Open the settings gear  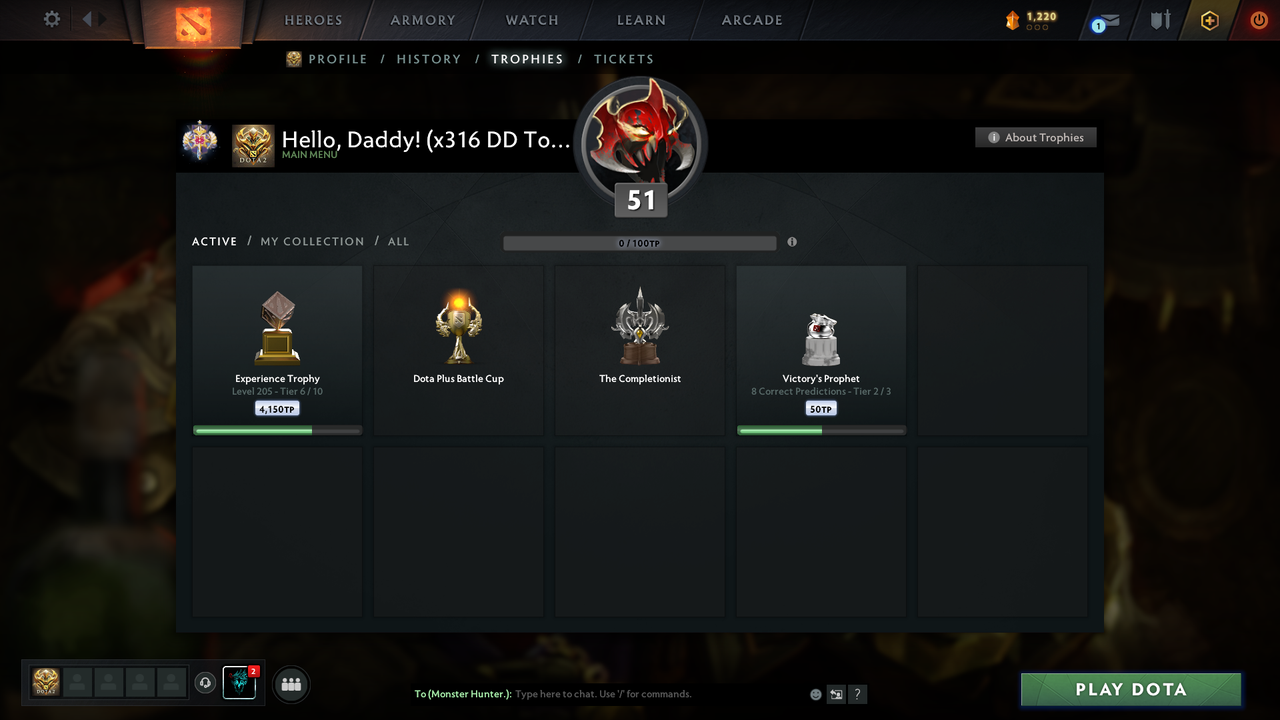tap(51, 18)
